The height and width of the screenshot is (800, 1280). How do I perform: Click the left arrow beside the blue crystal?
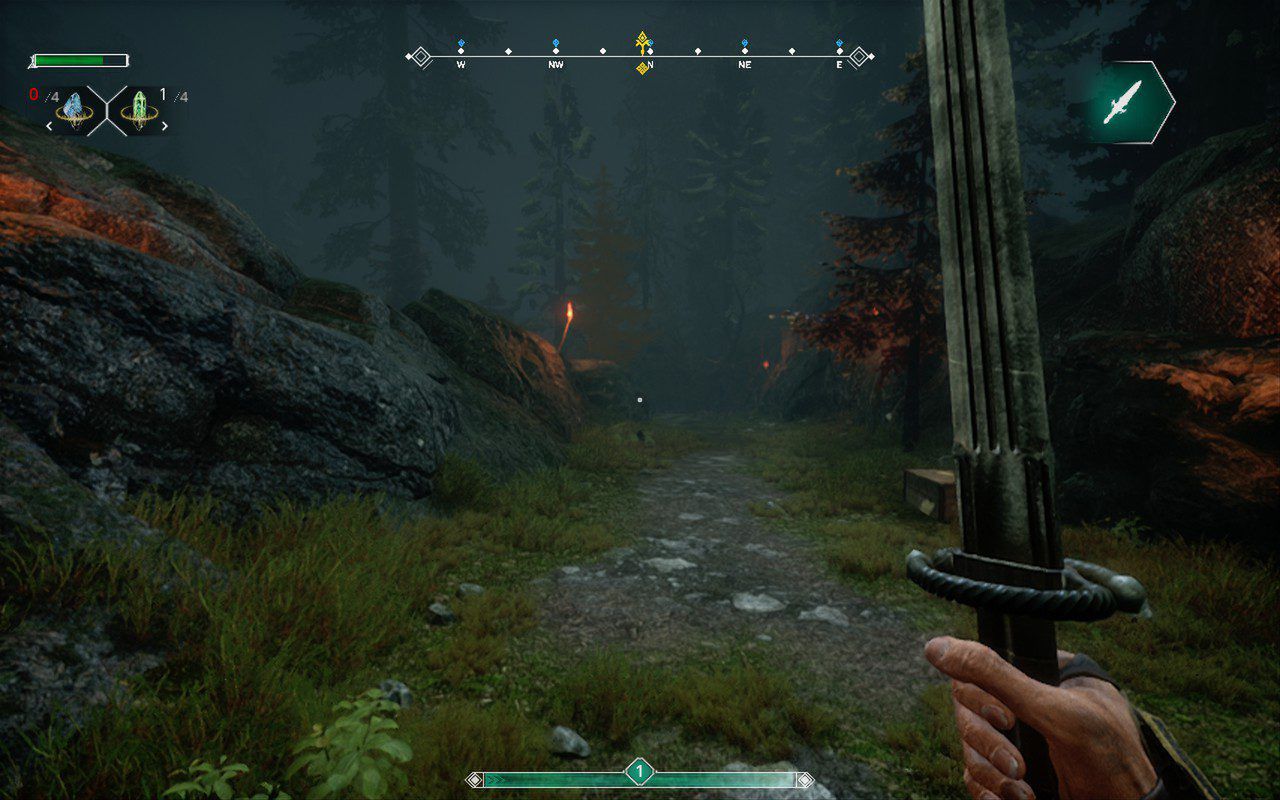[49, 127]
